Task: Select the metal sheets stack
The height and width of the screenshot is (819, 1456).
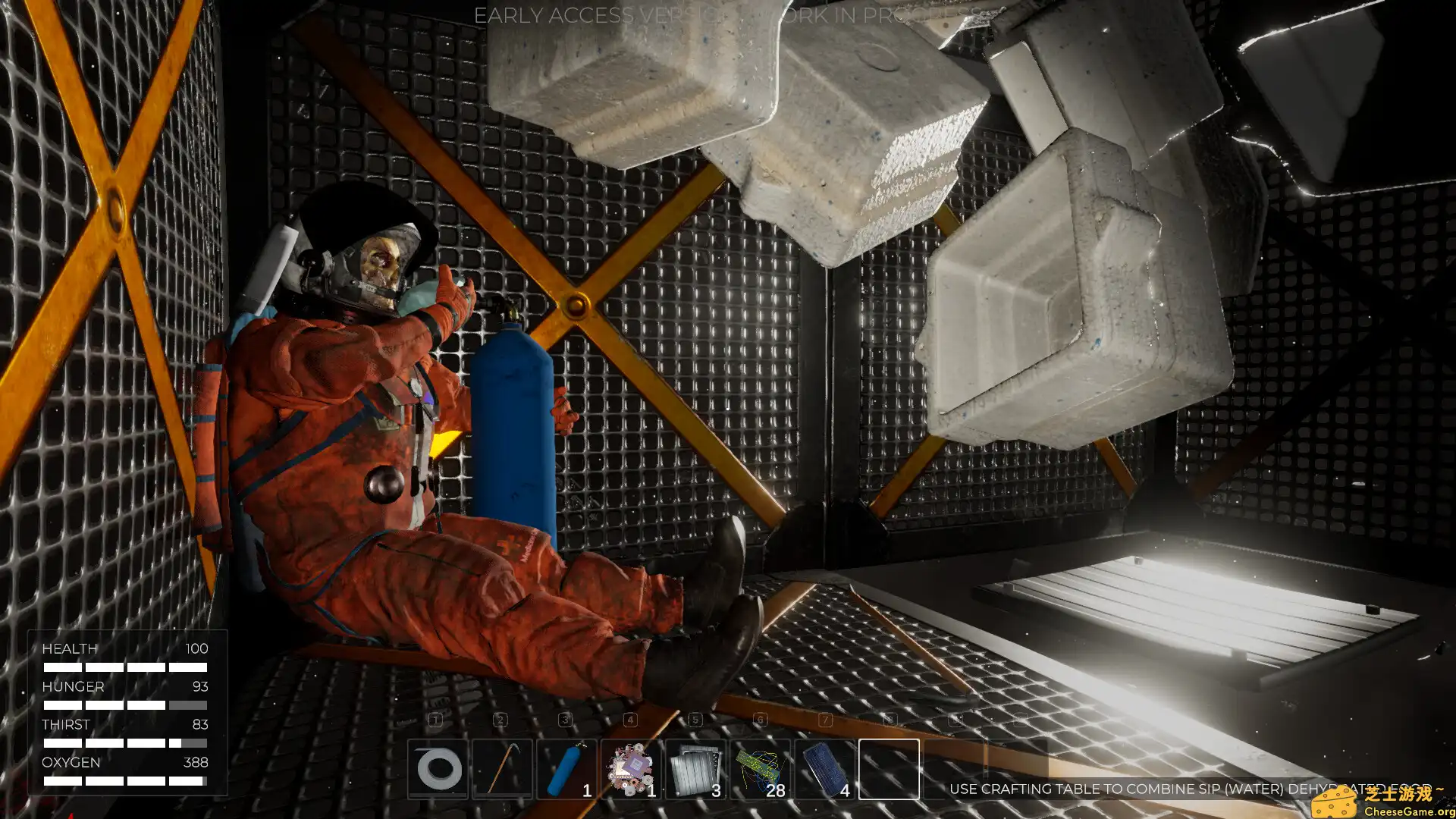Action: coord(695,769)
